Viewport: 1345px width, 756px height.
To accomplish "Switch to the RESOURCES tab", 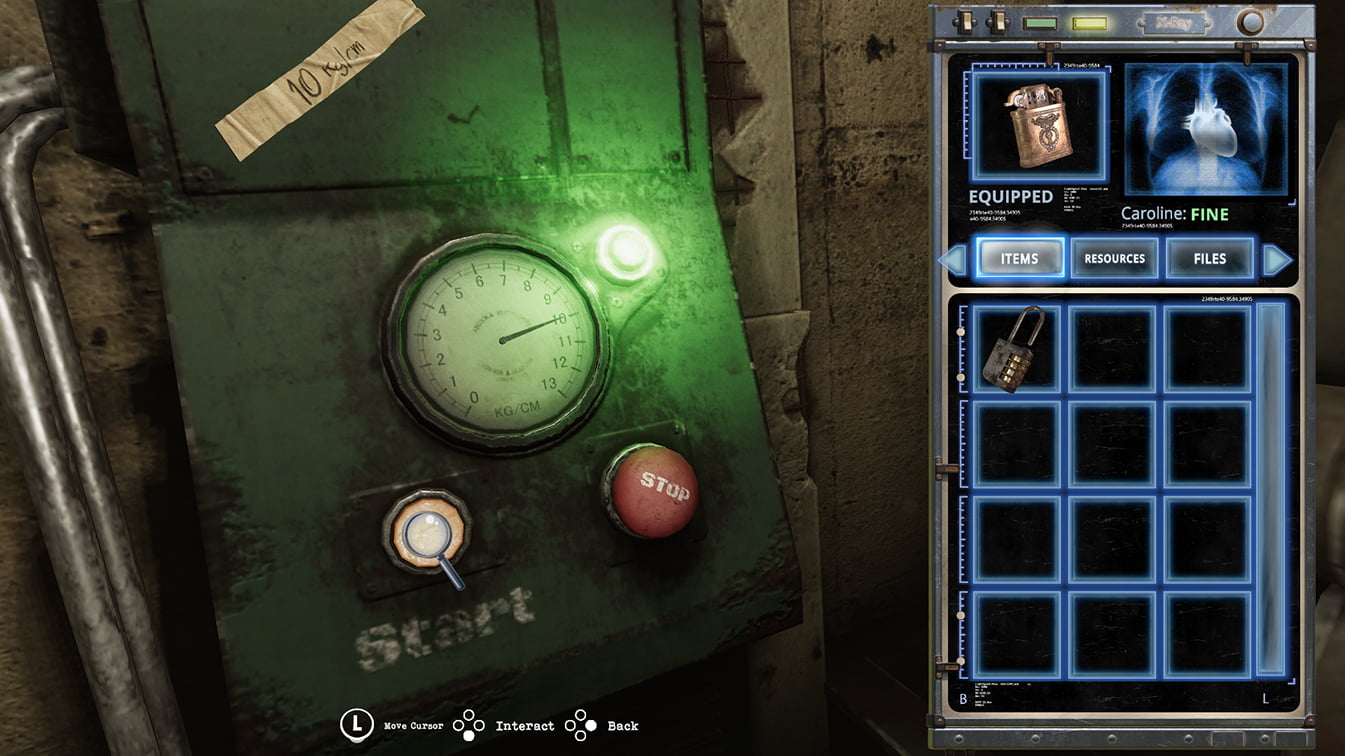I will [1114, 258].
